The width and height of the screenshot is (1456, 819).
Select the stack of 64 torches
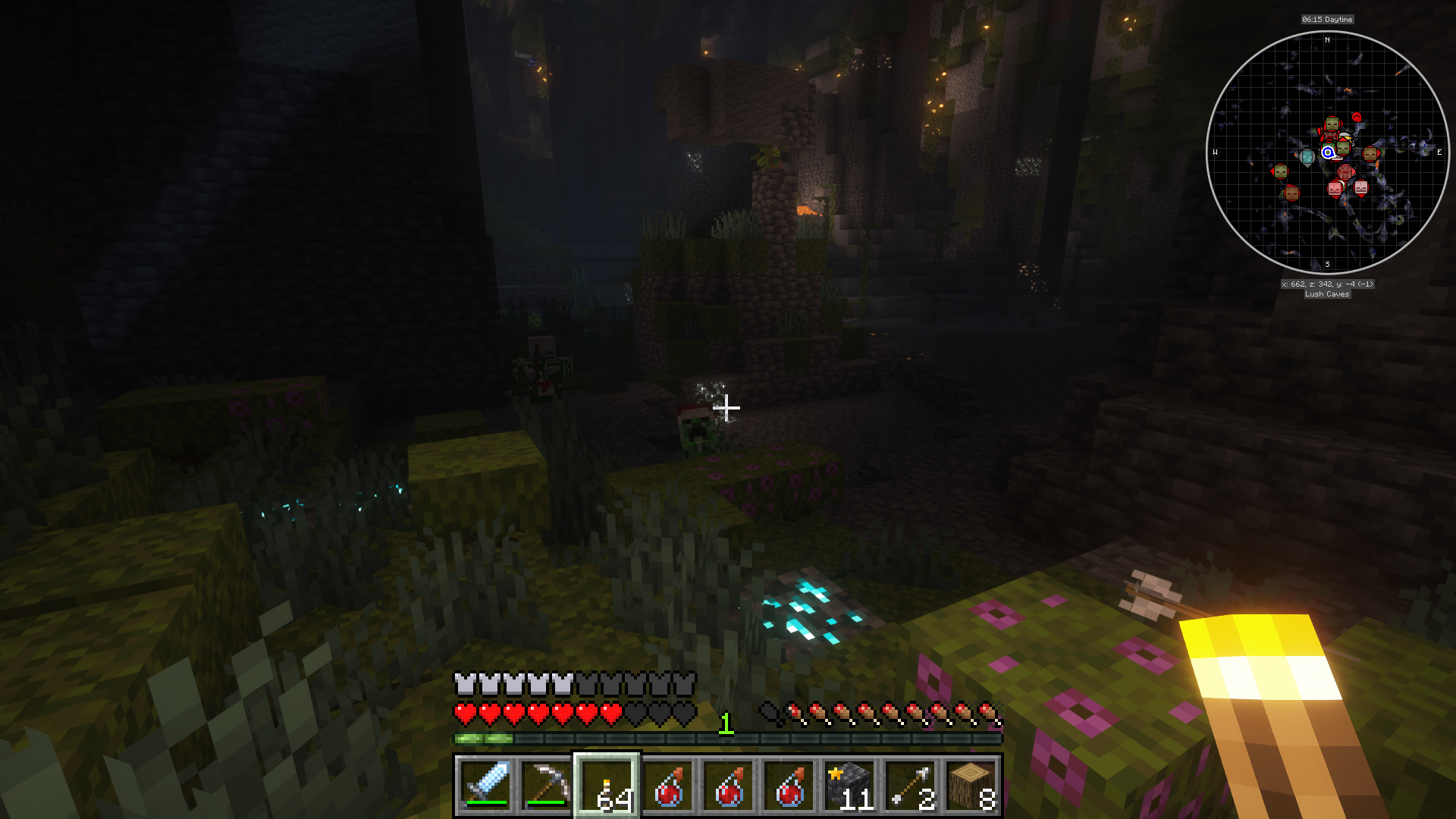pyautogui.click(x=607, y=785)
